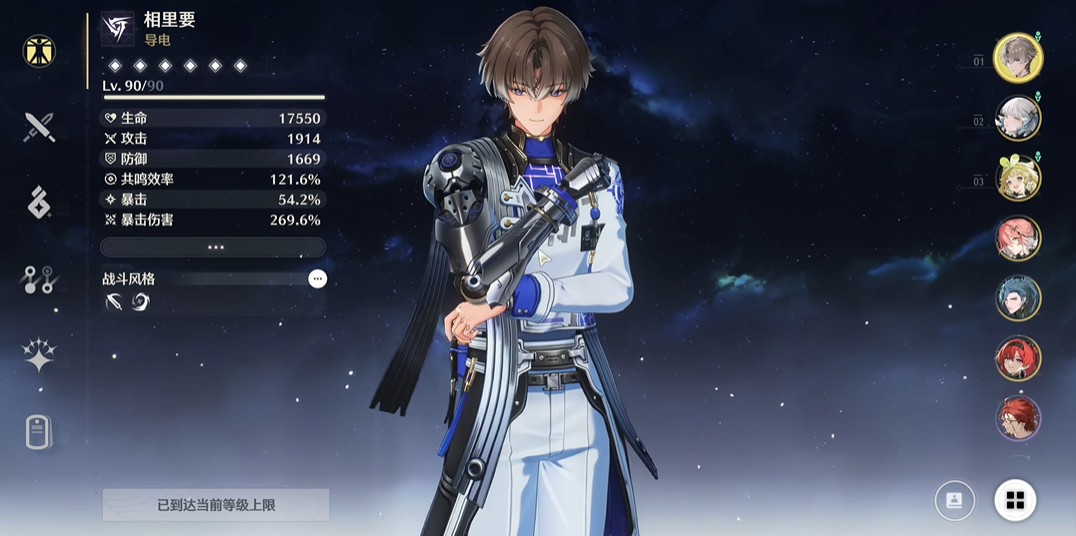Open the last sidebar tab with the tag icon
The width and height of the screenshot is (1076, 536).
tap(39, 432)
